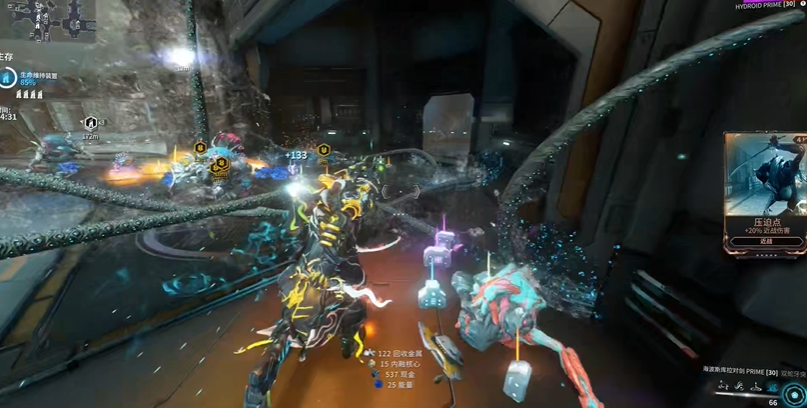This screenshot has width=807, height=408.
Task: Activate the Tidal Surge ability icon
Action: pyautogui.click(x=739, y=386)
